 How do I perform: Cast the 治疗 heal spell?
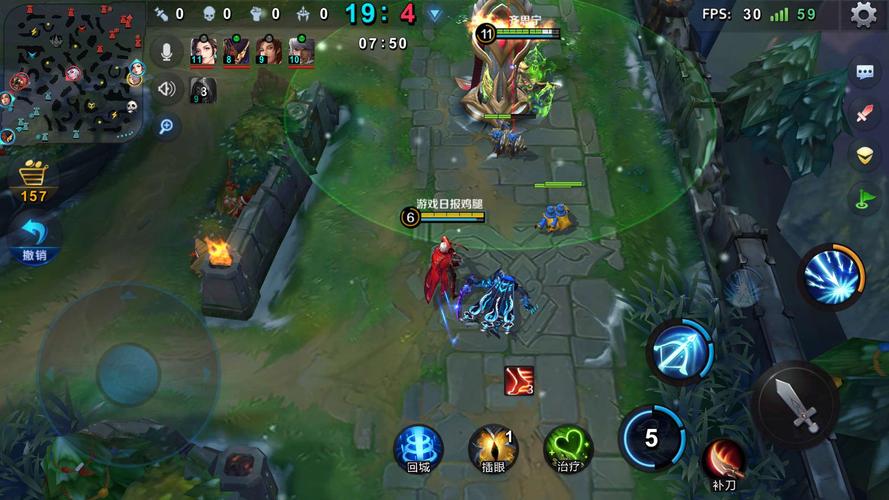click(568, 447)
